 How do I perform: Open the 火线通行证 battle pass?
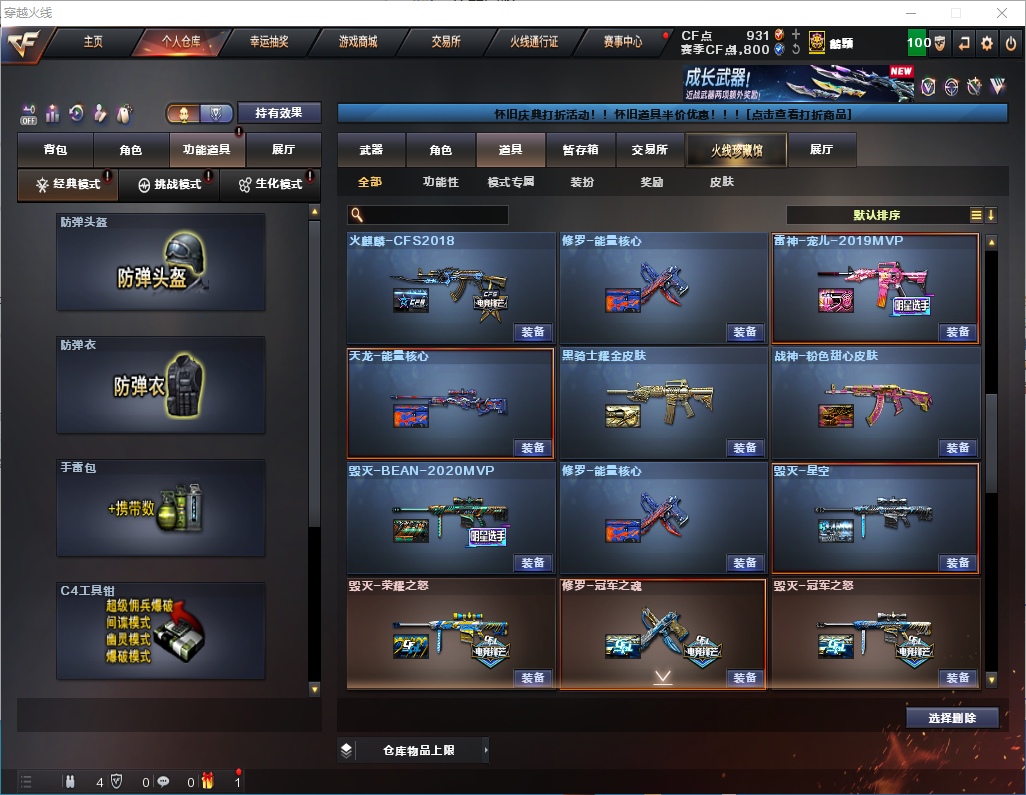[x=534, y=42]
